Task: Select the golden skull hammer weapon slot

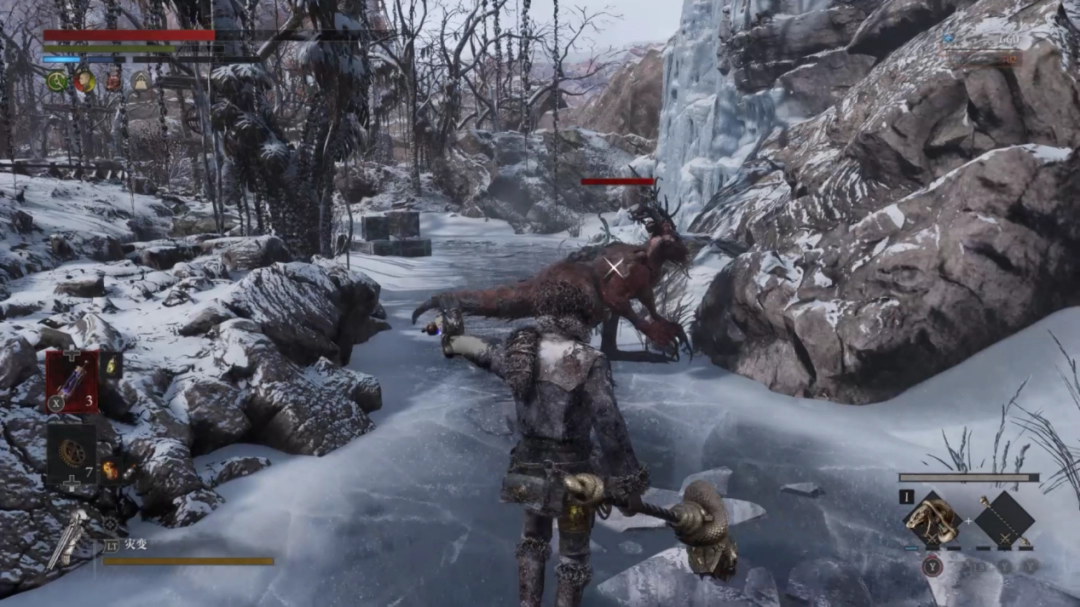Action: point(933,520)
